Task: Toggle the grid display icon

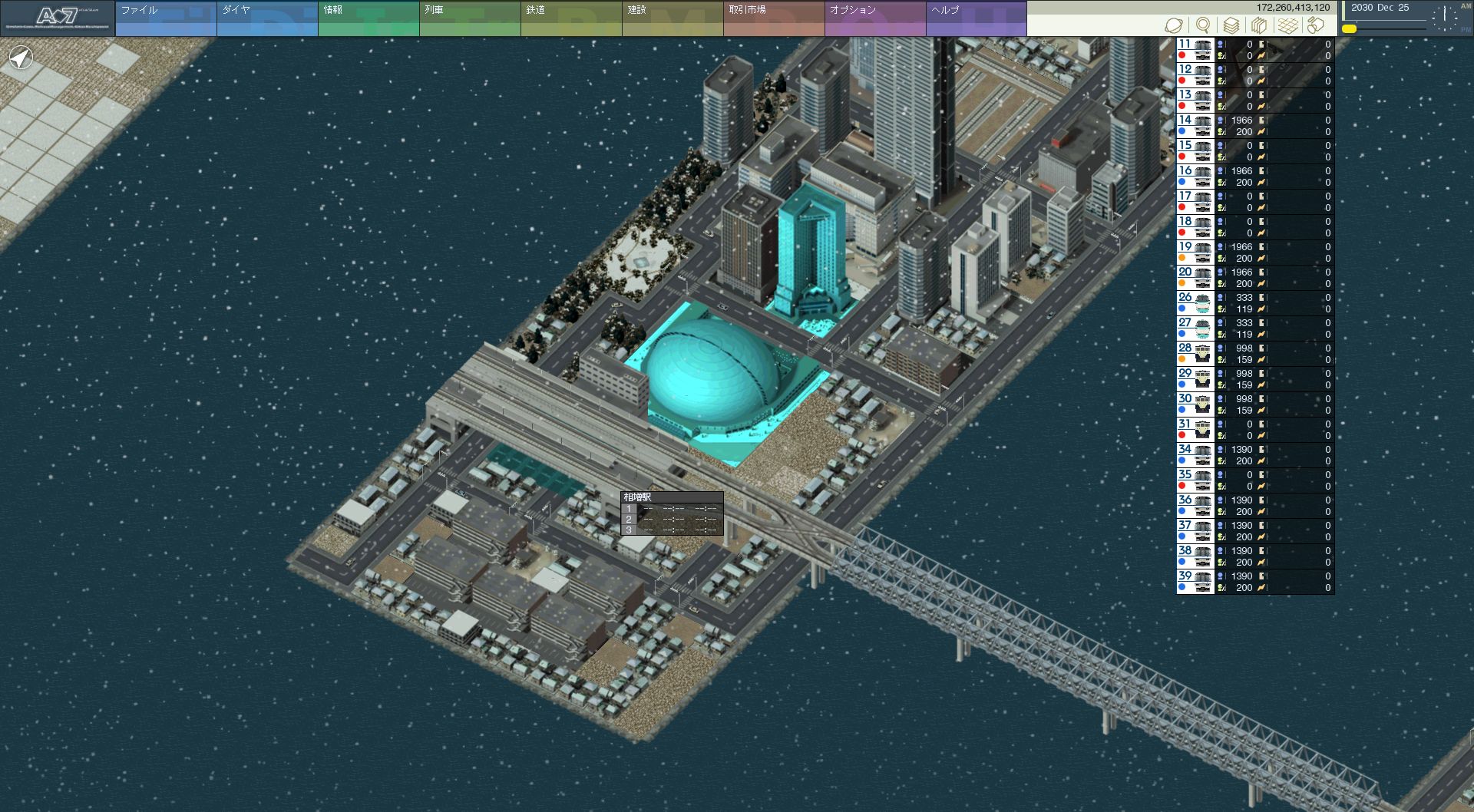Action: 1287,25
